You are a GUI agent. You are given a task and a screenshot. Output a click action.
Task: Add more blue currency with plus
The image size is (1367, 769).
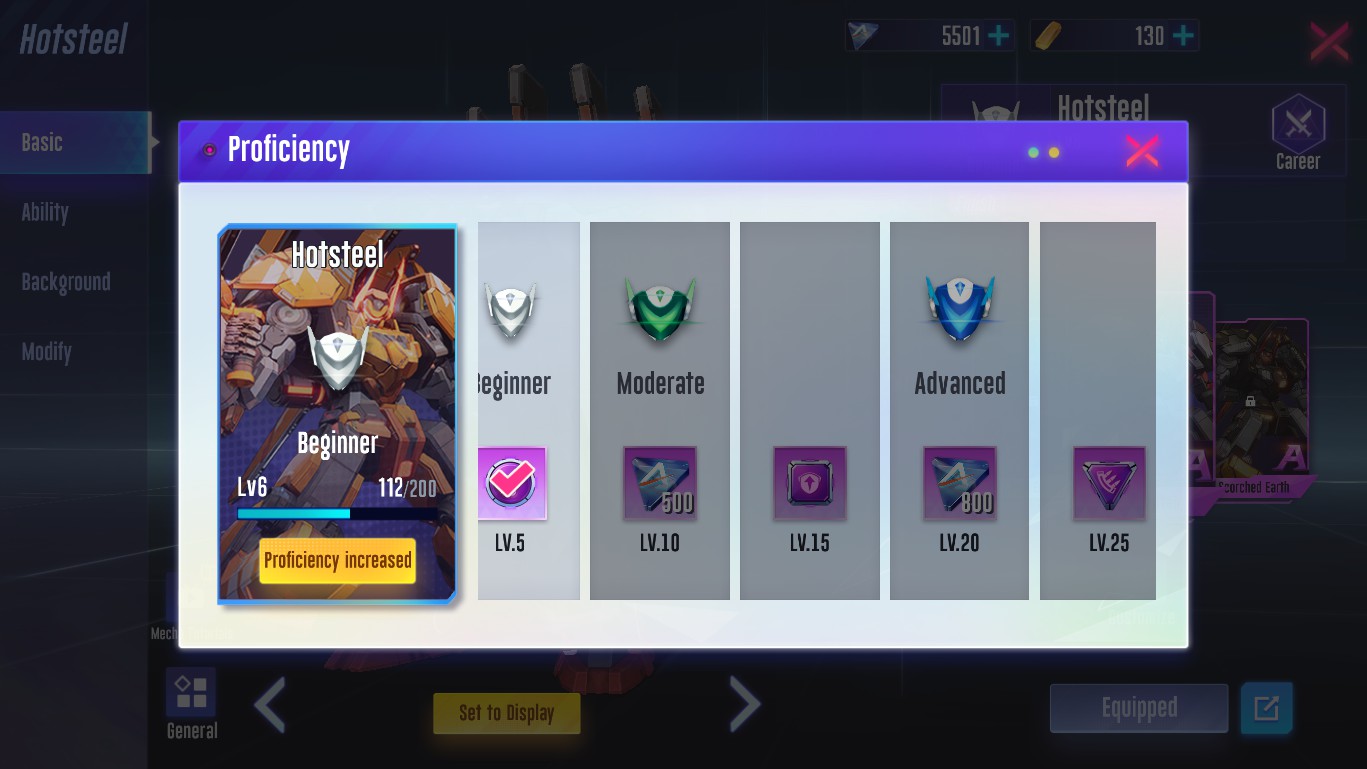click(998, 36)
